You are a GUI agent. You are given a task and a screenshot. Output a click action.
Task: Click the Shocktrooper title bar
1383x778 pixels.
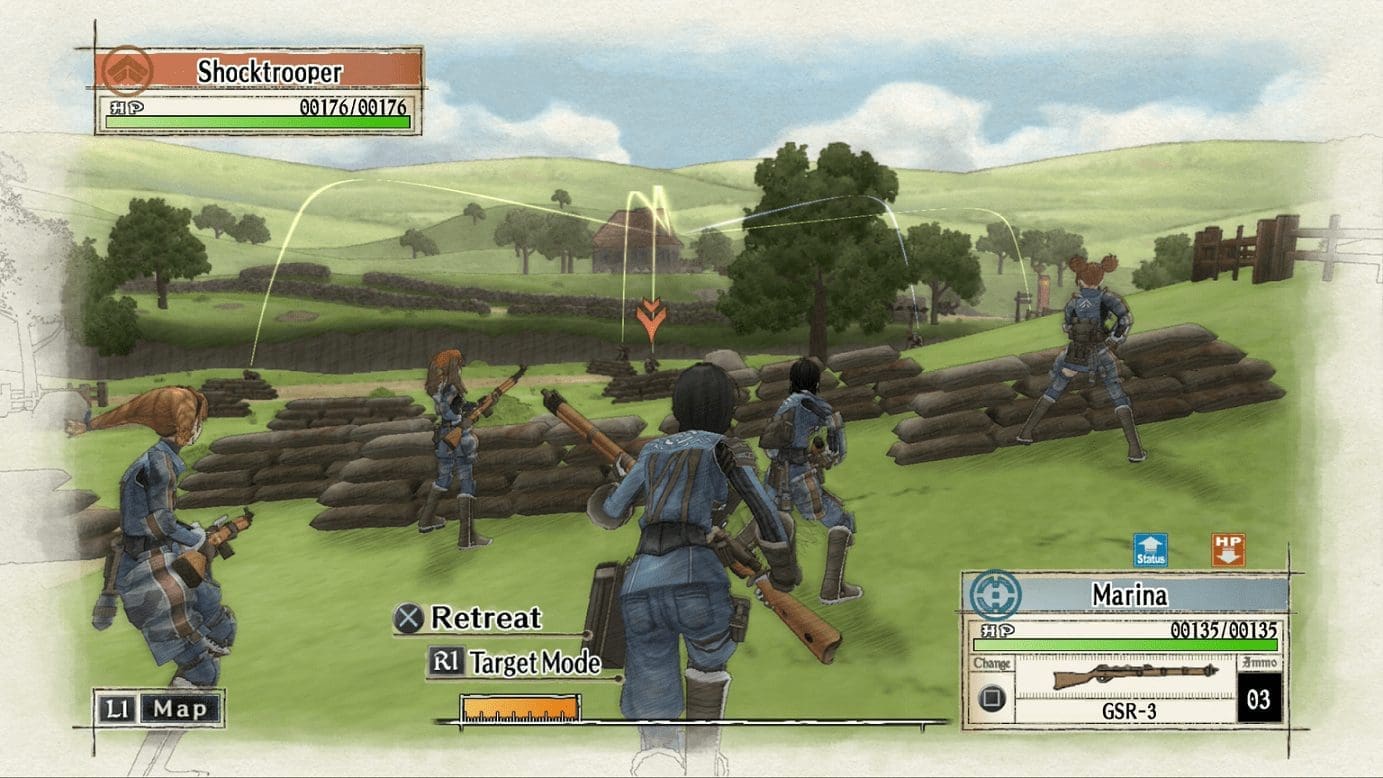[x=260, y=68]
